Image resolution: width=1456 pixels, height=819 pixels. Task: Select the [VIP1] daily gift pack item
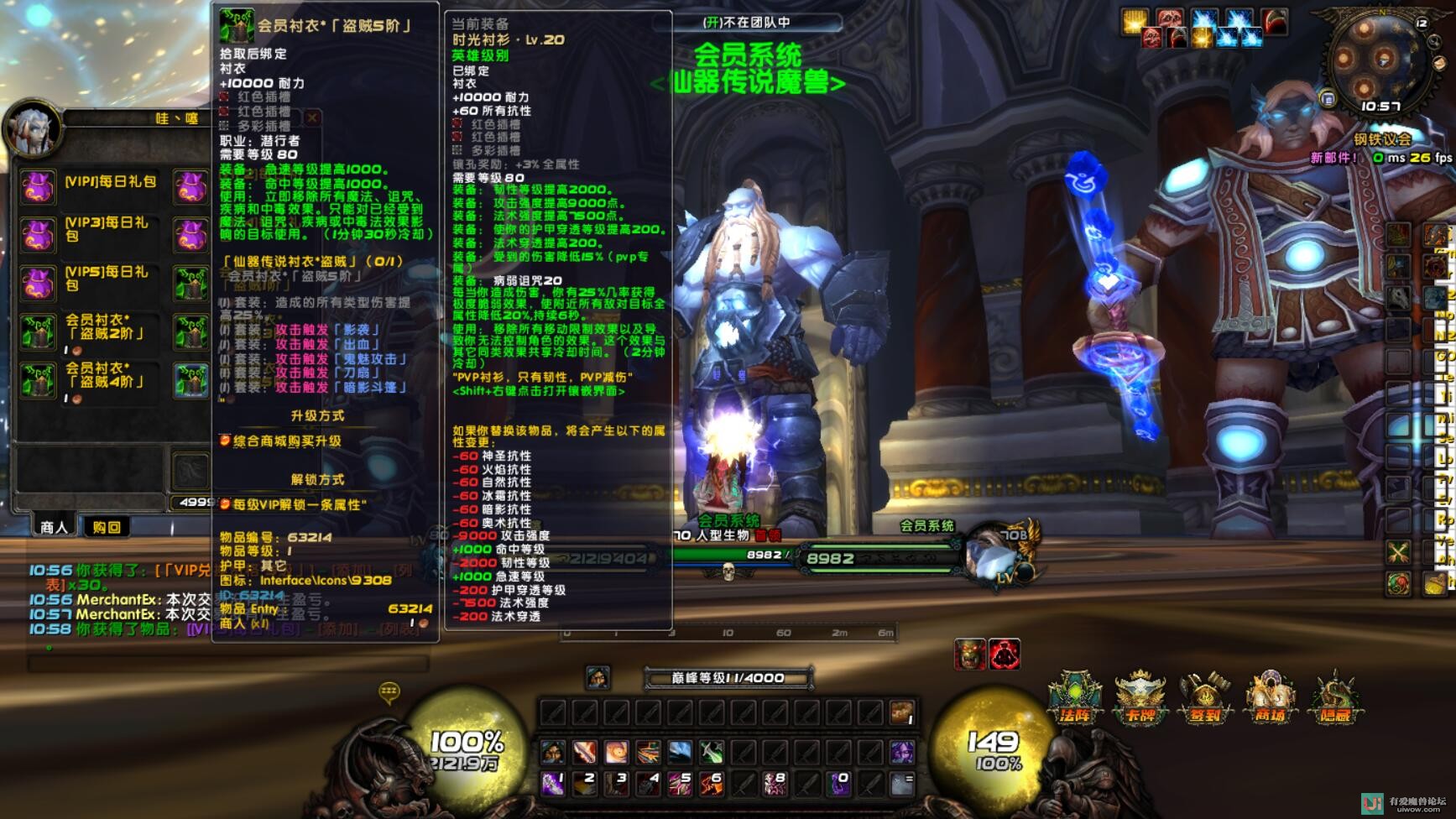(38, 186)
